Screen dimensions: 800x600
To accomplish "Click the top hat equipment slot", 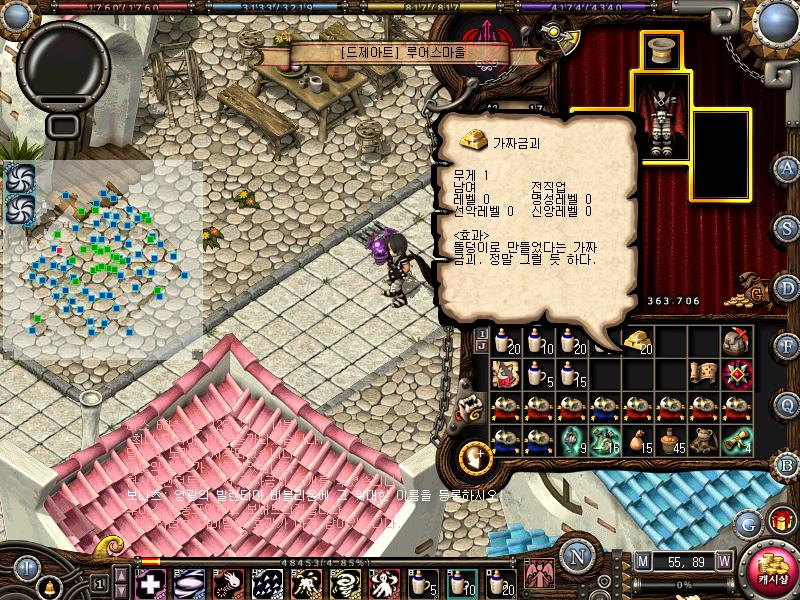I will [x=659, y=52].
